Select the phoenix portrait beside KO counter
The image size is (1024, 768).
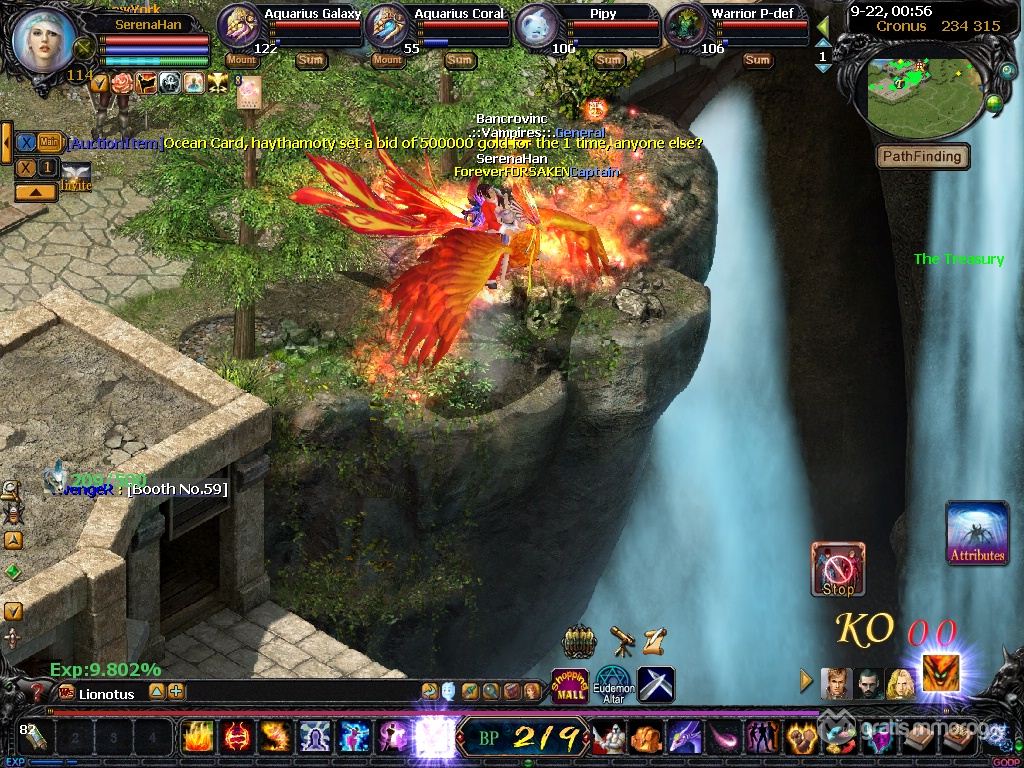coord(940,676)
